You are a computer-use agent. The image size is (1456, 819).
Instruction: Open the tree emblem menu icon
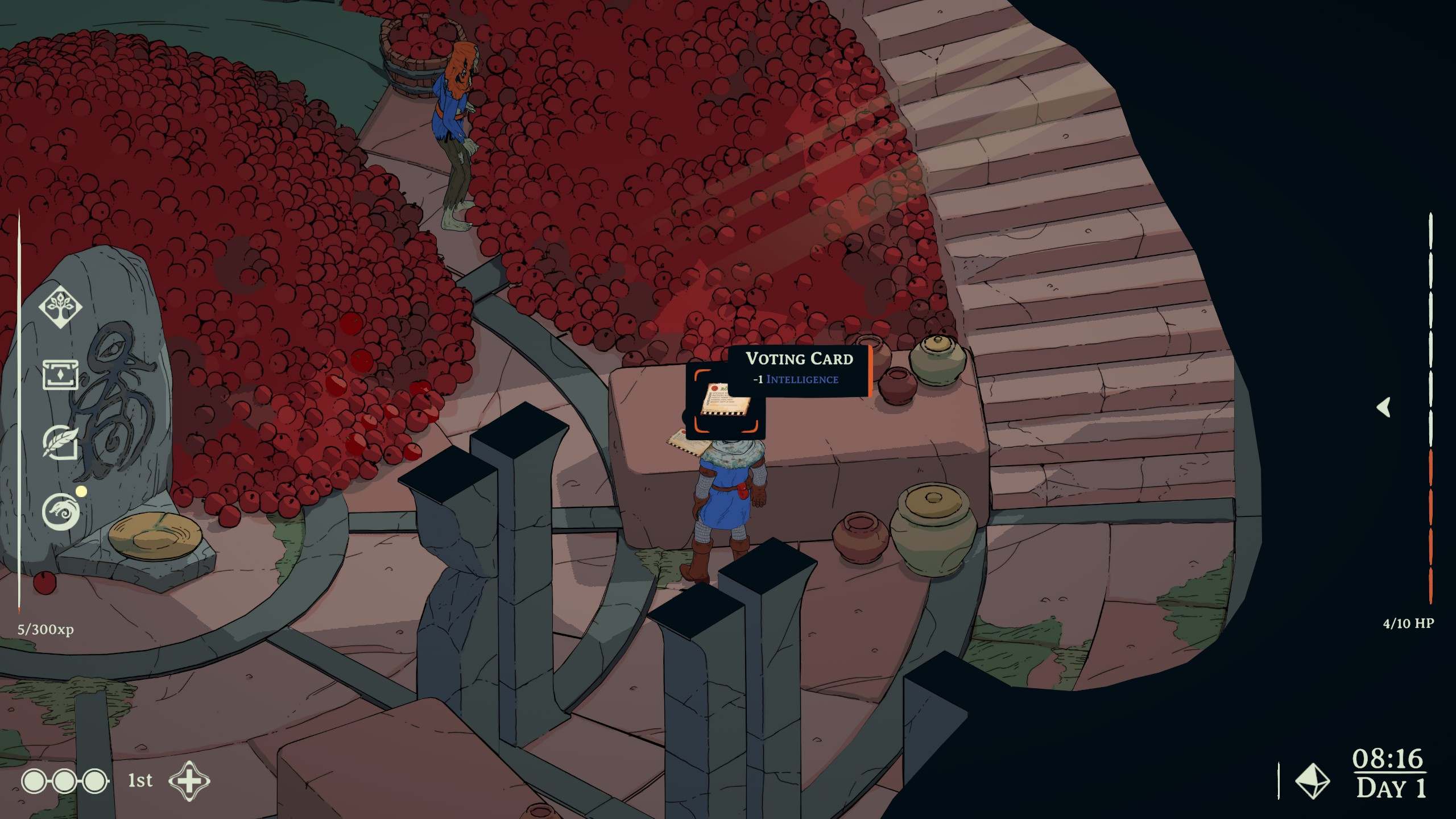(60, 307)
